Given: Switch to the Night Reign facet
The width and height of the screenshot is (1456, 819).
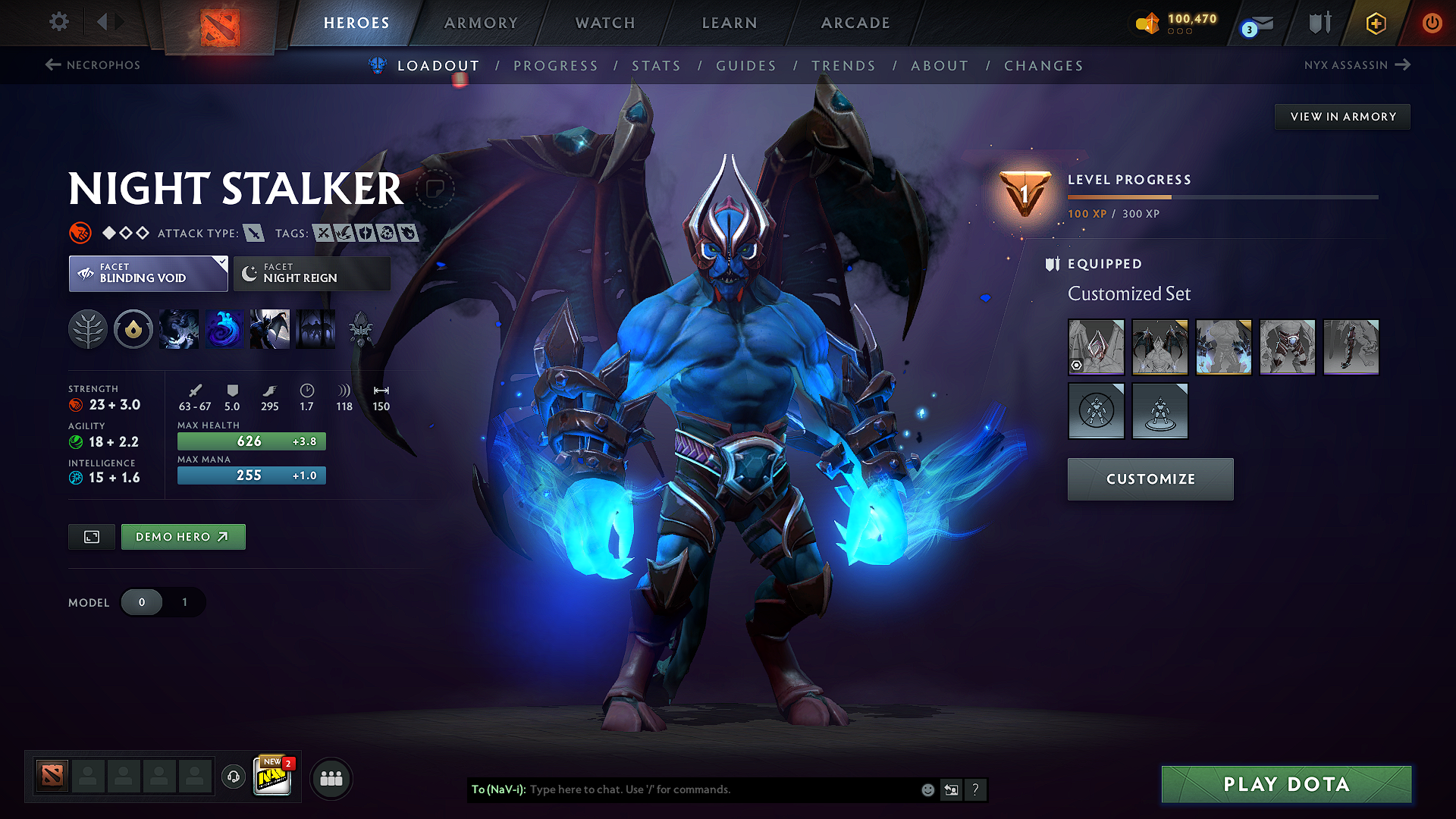Looking at the screenshot, I should (311, 273).
